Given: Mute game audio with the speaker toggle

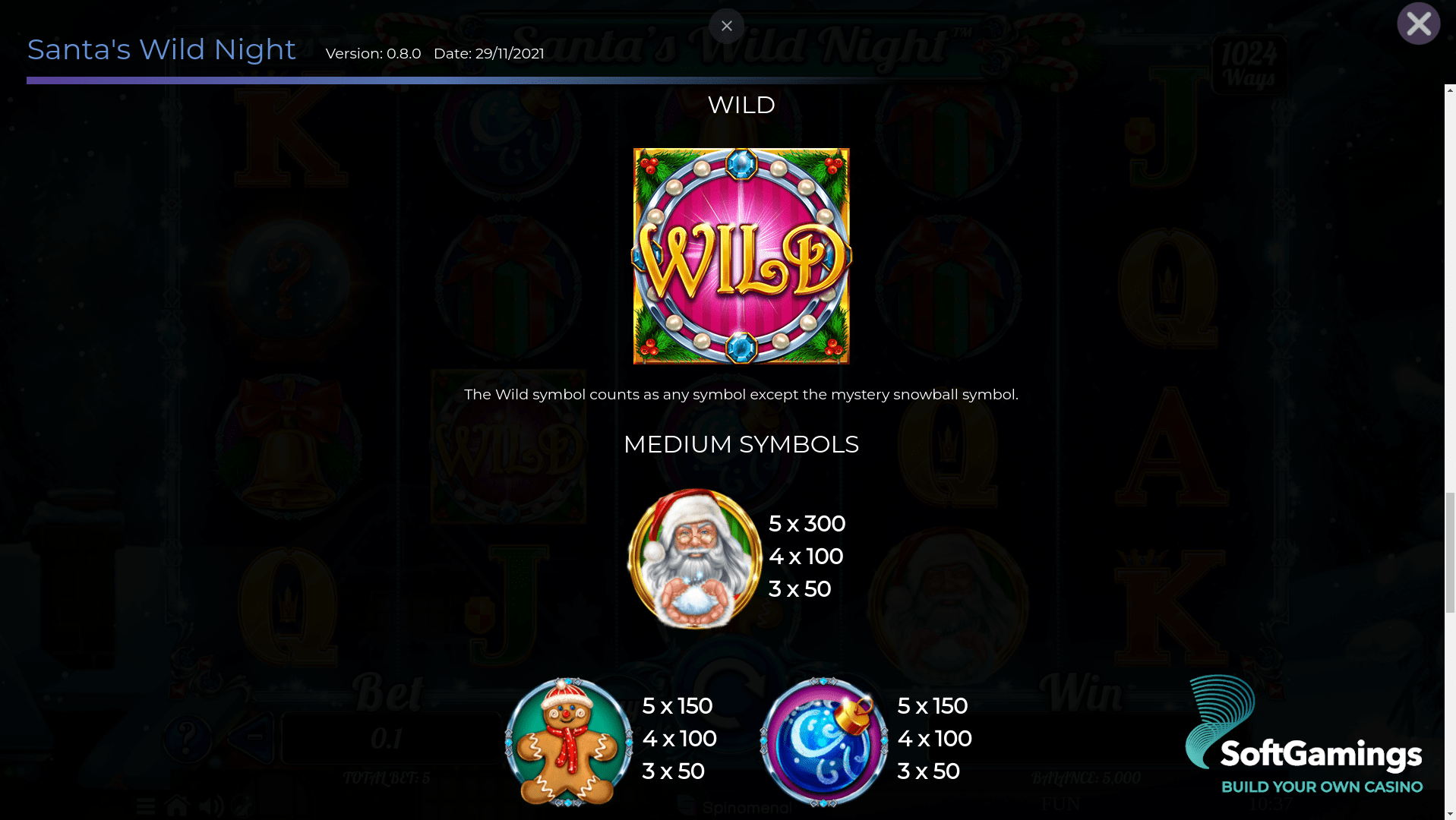Looking at the screenshot, I should pos(210,806).
